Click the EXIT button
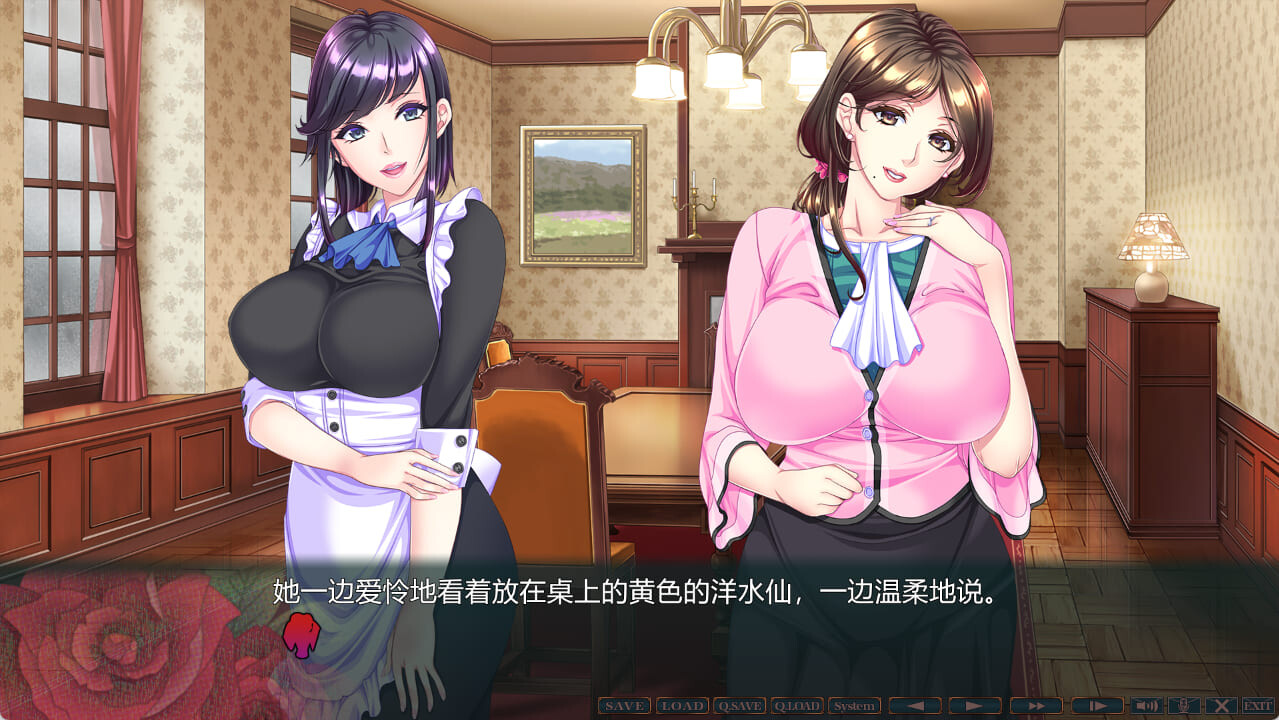1279x720 pixels. [1258, 706]
